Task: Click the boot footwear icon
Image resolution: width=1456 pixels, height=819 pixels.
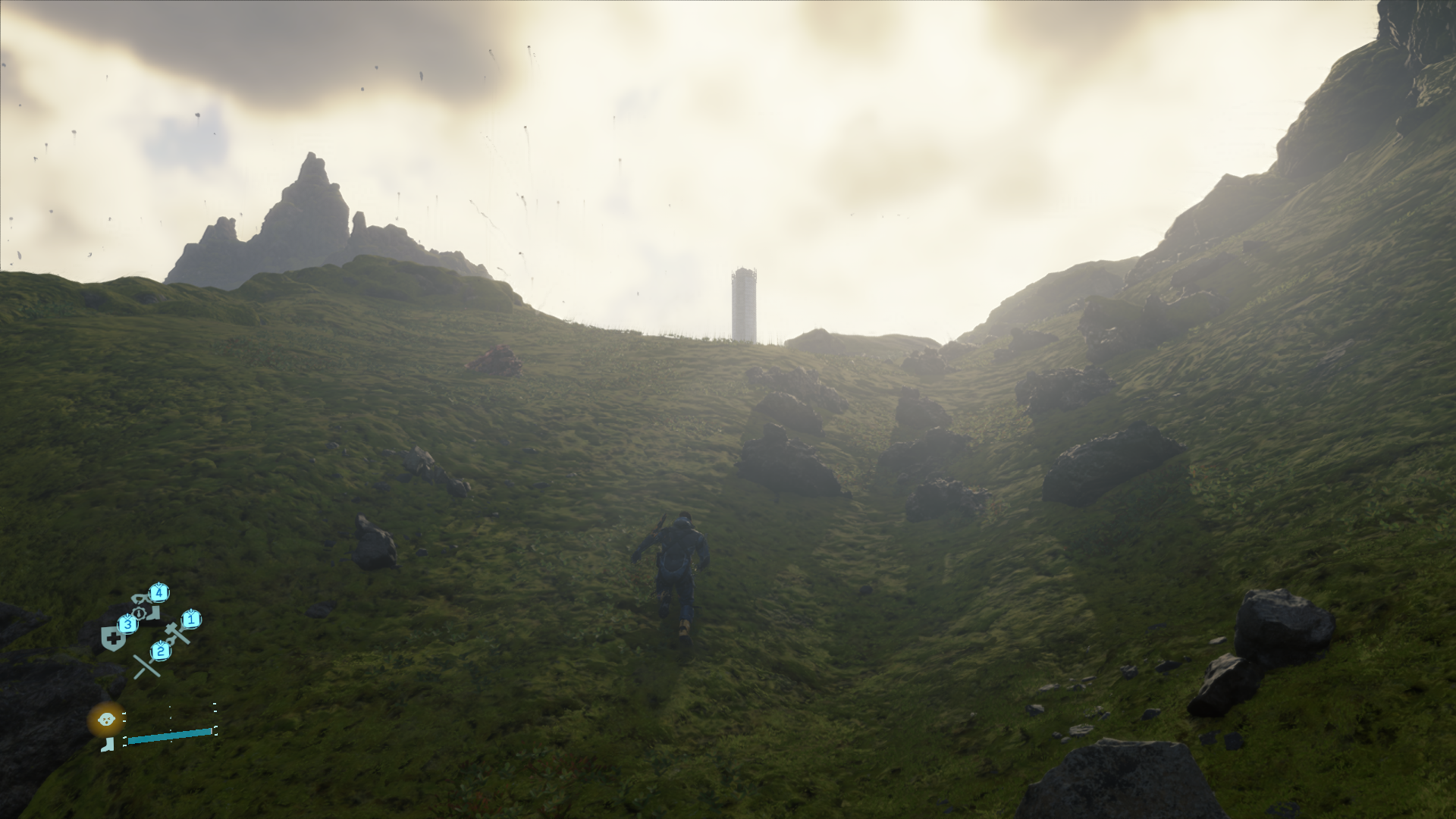Action: 108,745
